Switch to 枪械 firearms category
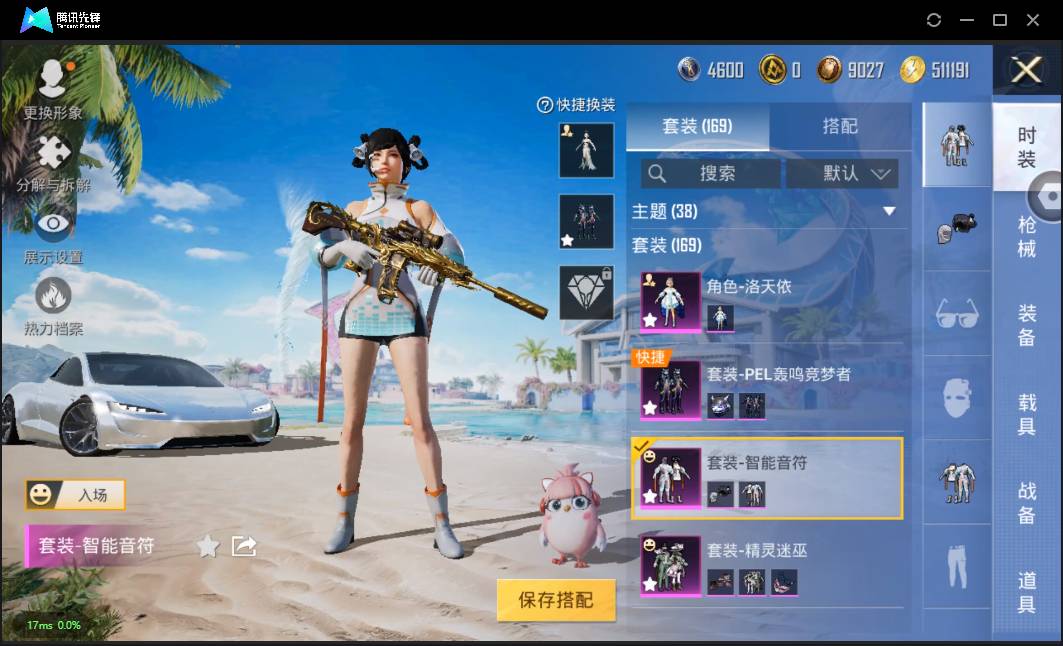This screenshot has width=1063, height=646. [x=1027, y=237]
